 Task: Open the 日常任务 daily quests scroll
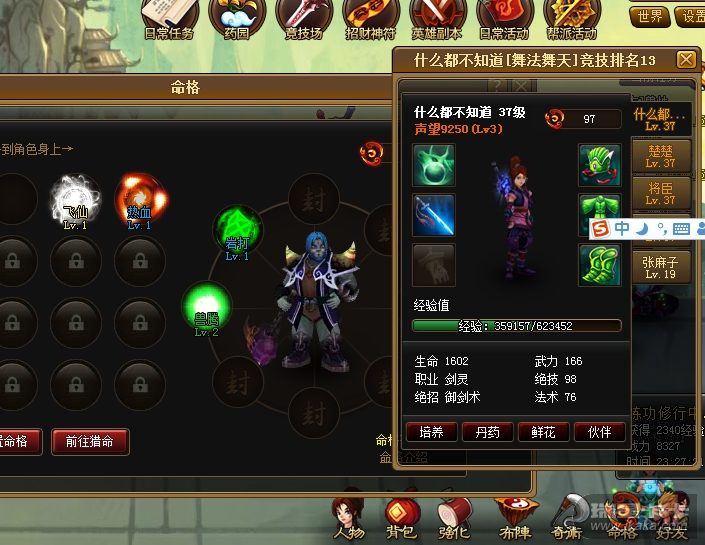(168, 17)
